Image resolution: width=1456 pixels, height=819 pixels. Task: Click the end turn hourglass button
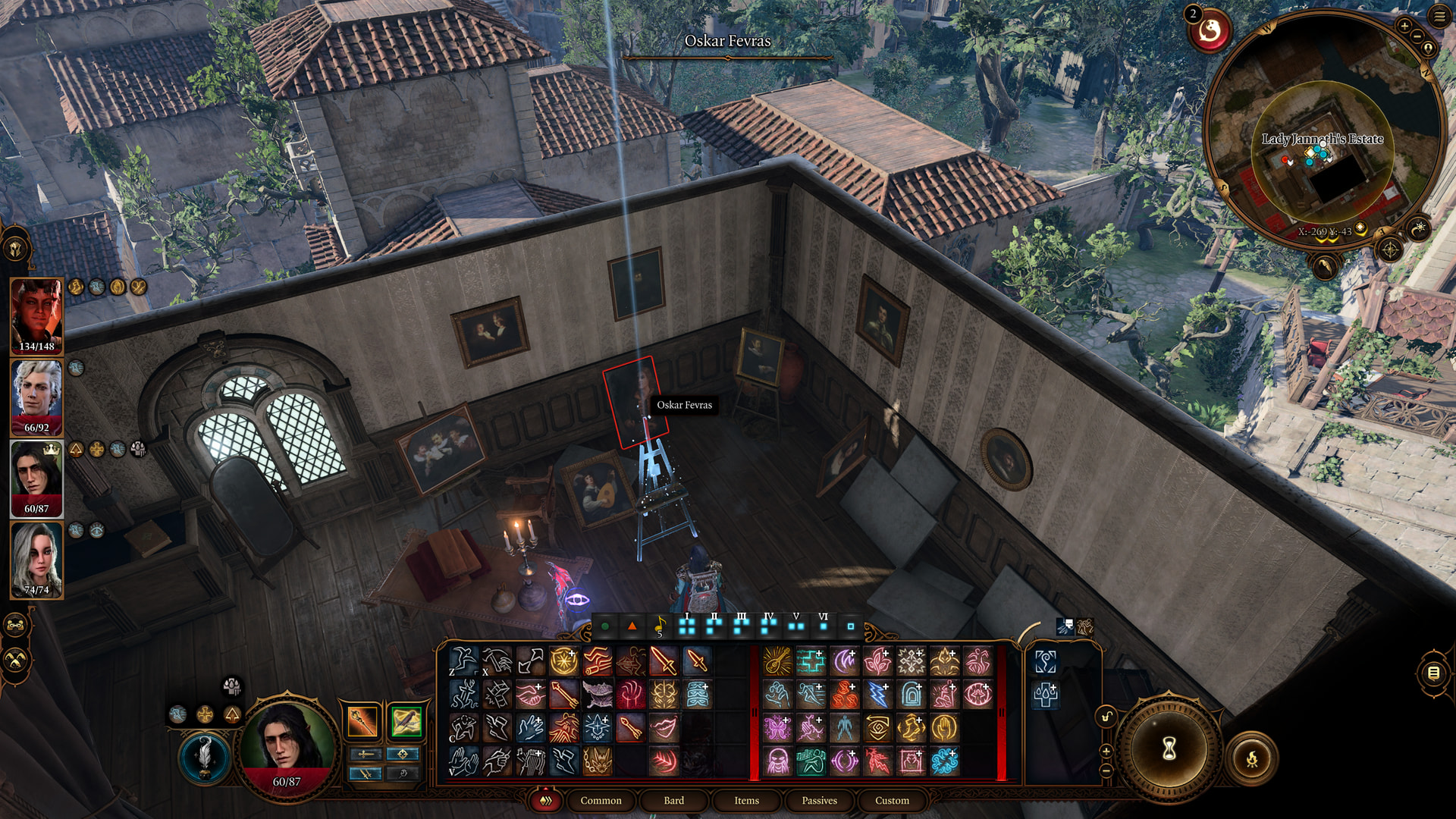coord(1169,748)
